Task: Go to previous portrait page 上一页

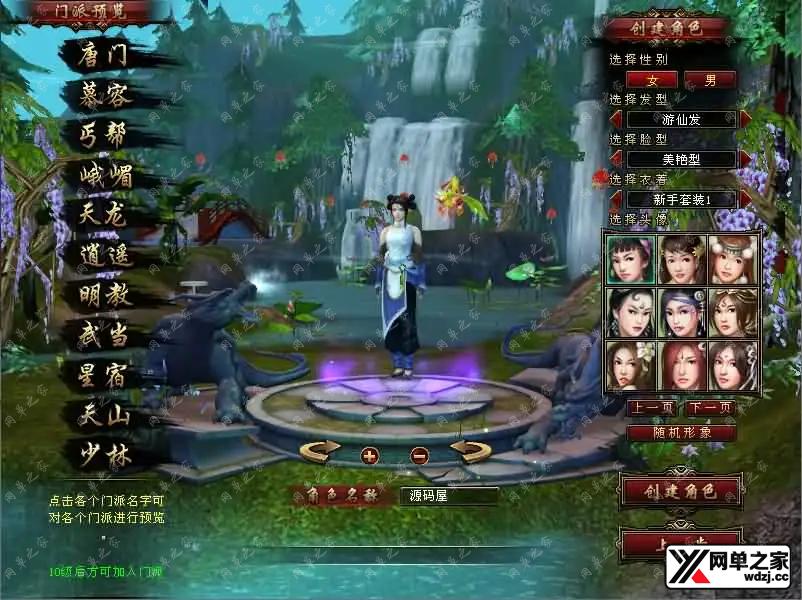Action: click(x=652, y=408)
